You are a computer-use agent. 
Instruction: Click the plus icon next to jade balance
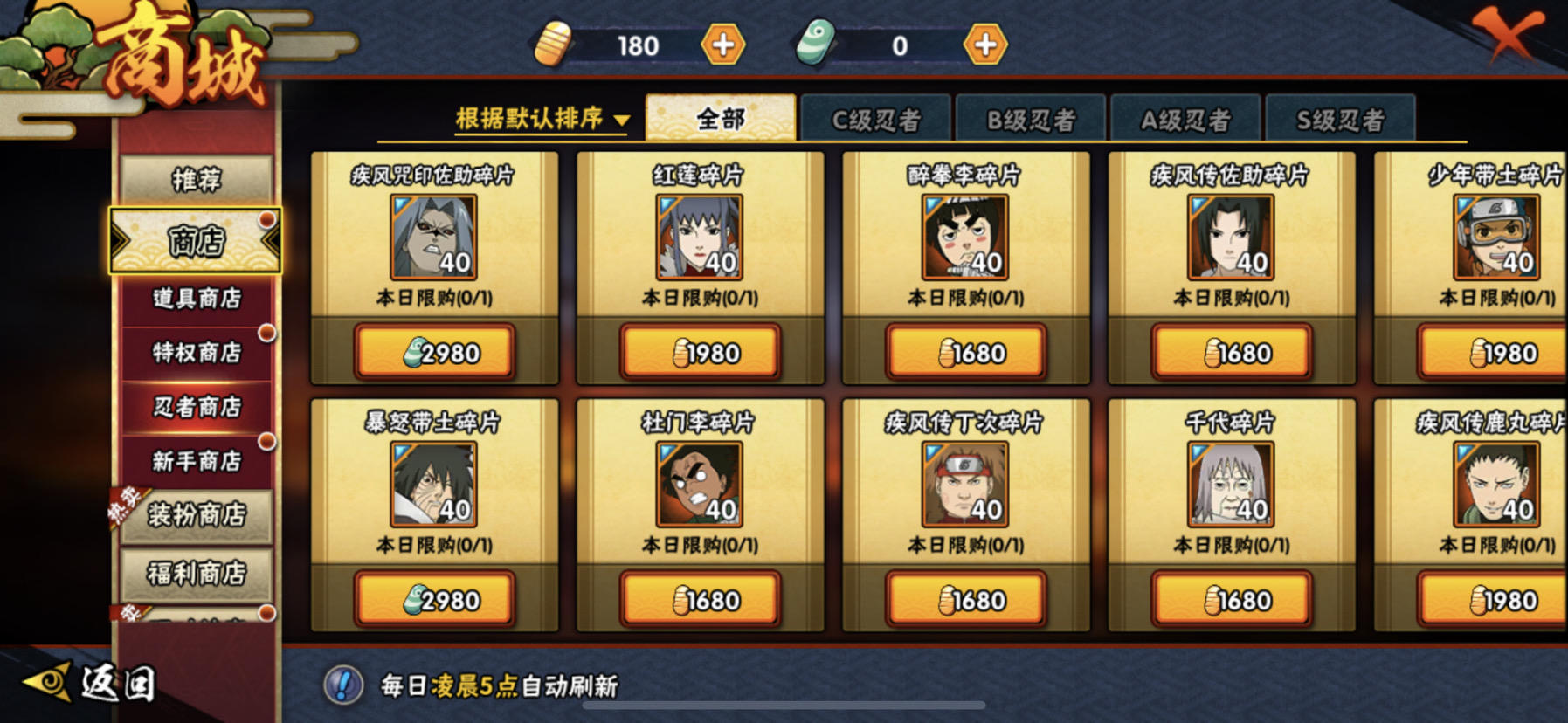pyautogui.click(x=984, y=45)
